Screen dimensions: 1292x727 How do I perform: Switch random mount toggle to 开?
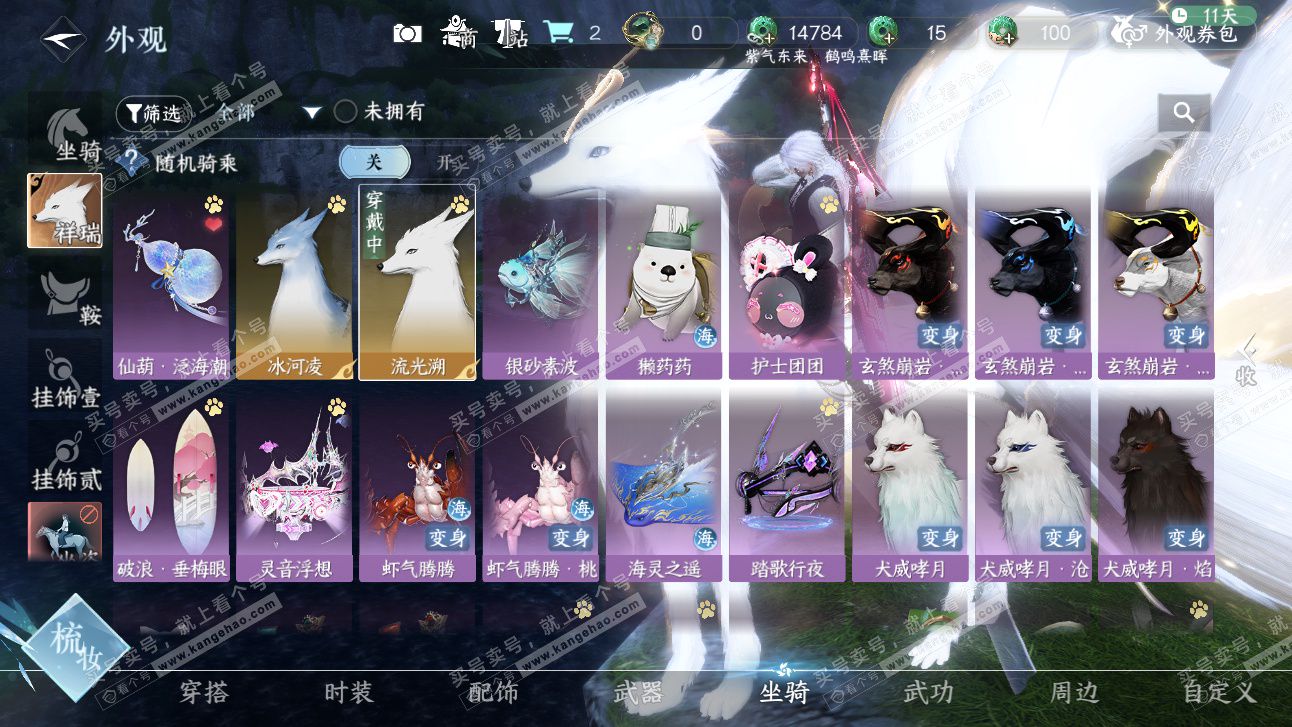pyautogui.click(x=445, y=162)
